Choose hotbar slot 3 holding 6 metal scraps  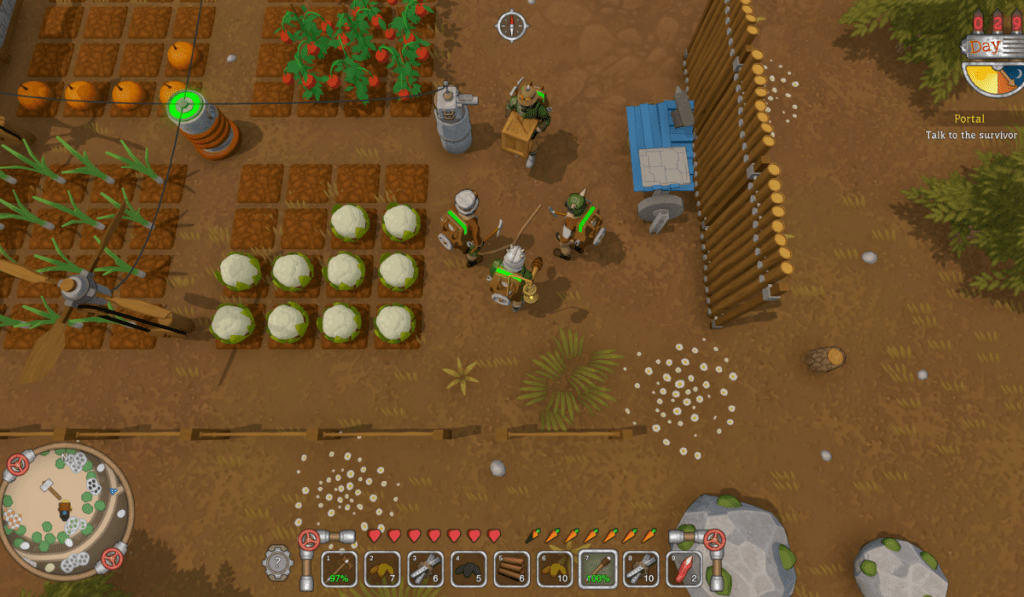[425, 569]
